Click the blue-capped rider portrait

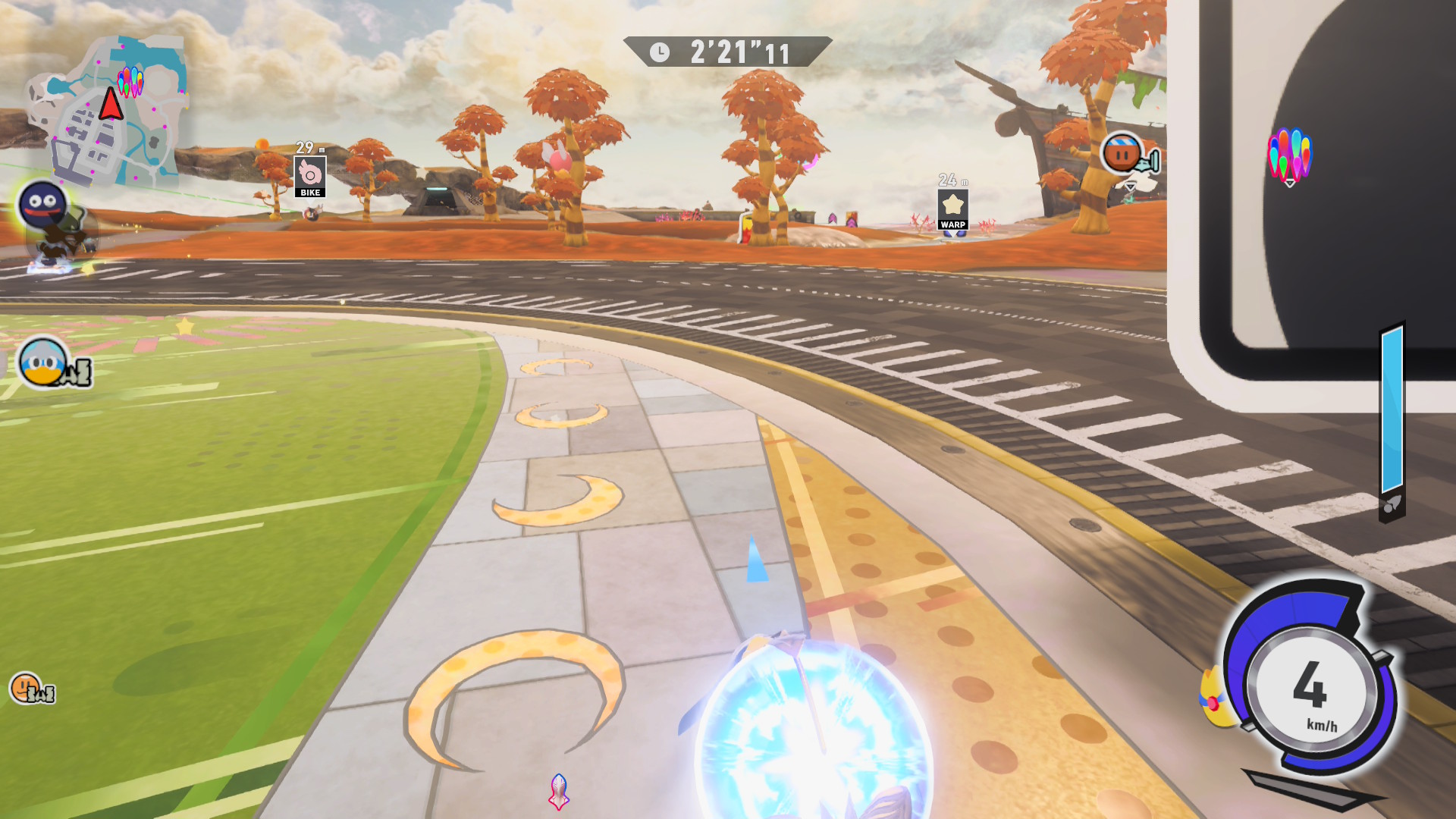[43, 362]
